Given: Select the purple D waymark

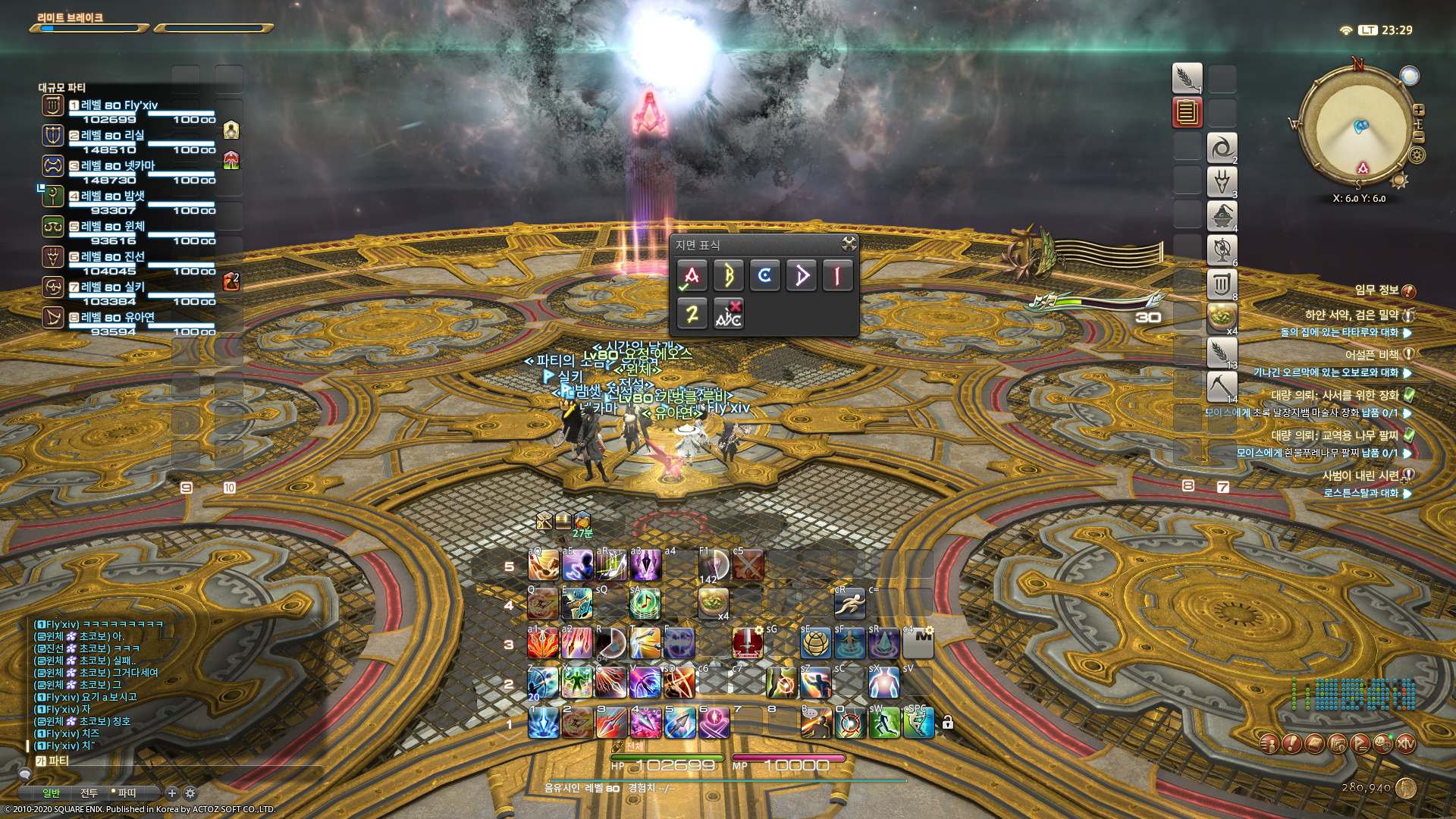Looking at the screenshot, I should 801,276.
